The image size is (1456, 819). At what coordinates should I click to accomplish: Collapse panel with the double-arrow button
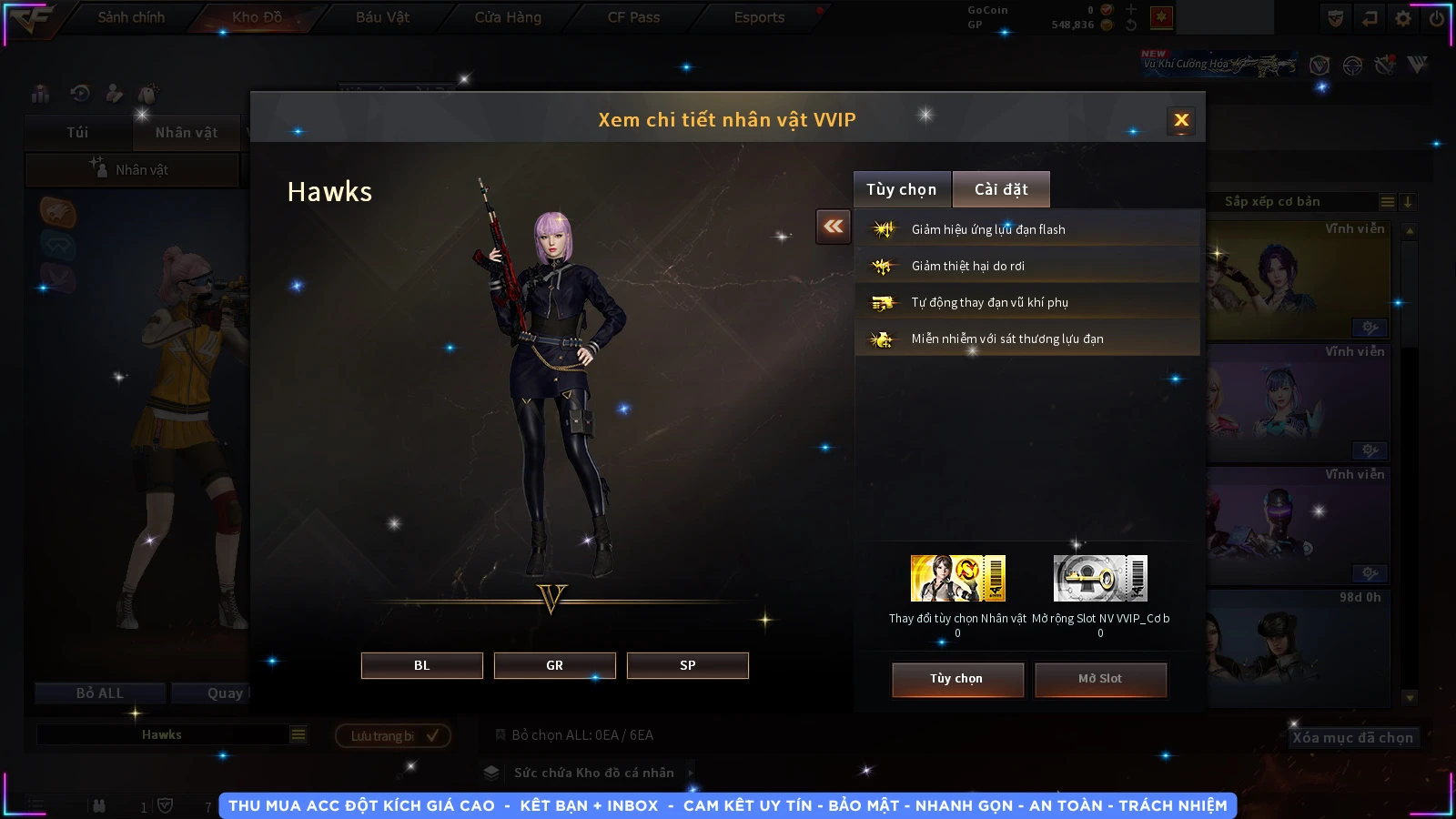click(x=834, y=227)
